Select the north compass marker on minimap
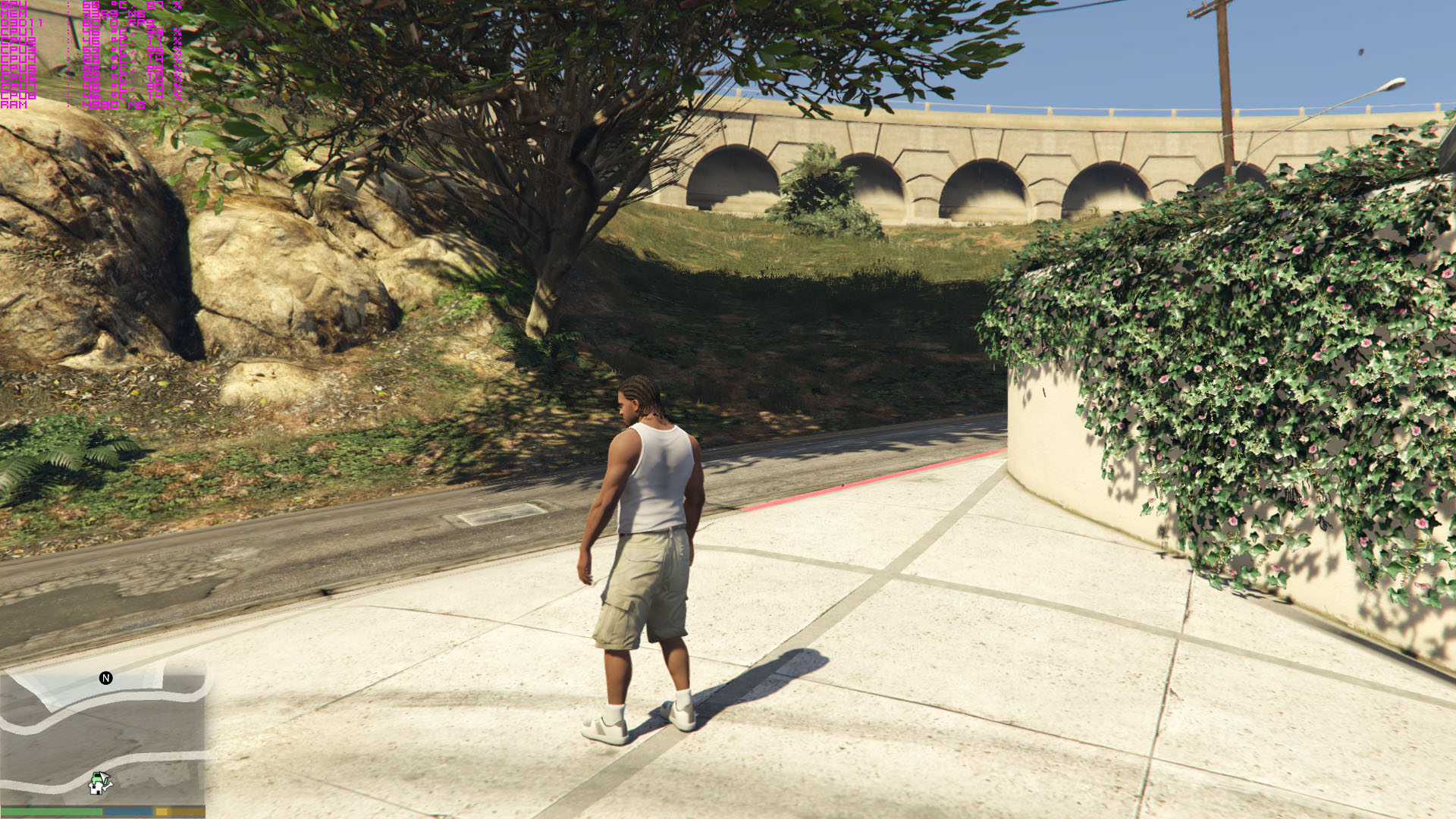This screenshot has width=1456, height=819. [106, 678]
